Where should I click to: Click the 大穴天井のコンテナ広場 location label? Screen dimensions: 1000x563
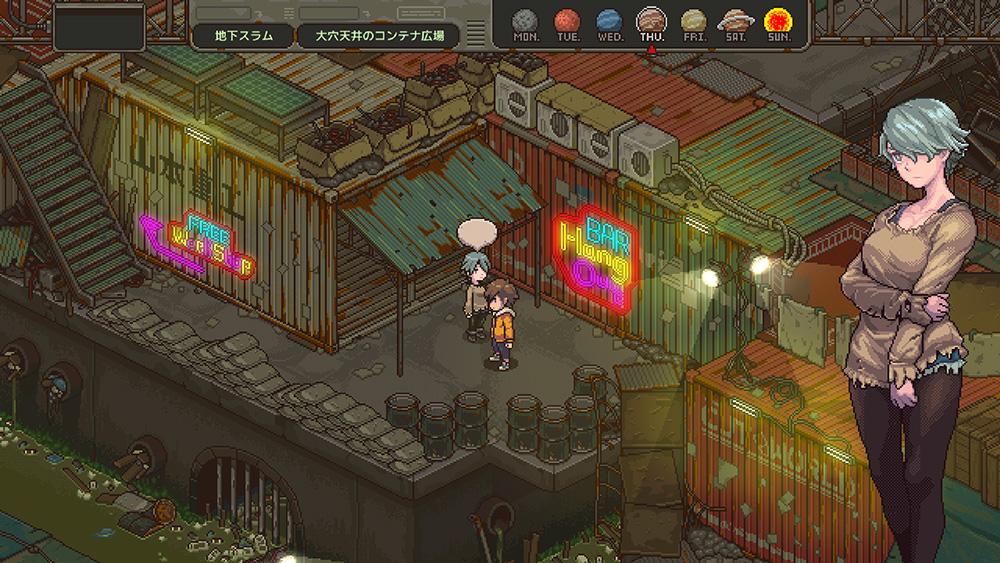point(379,35)
